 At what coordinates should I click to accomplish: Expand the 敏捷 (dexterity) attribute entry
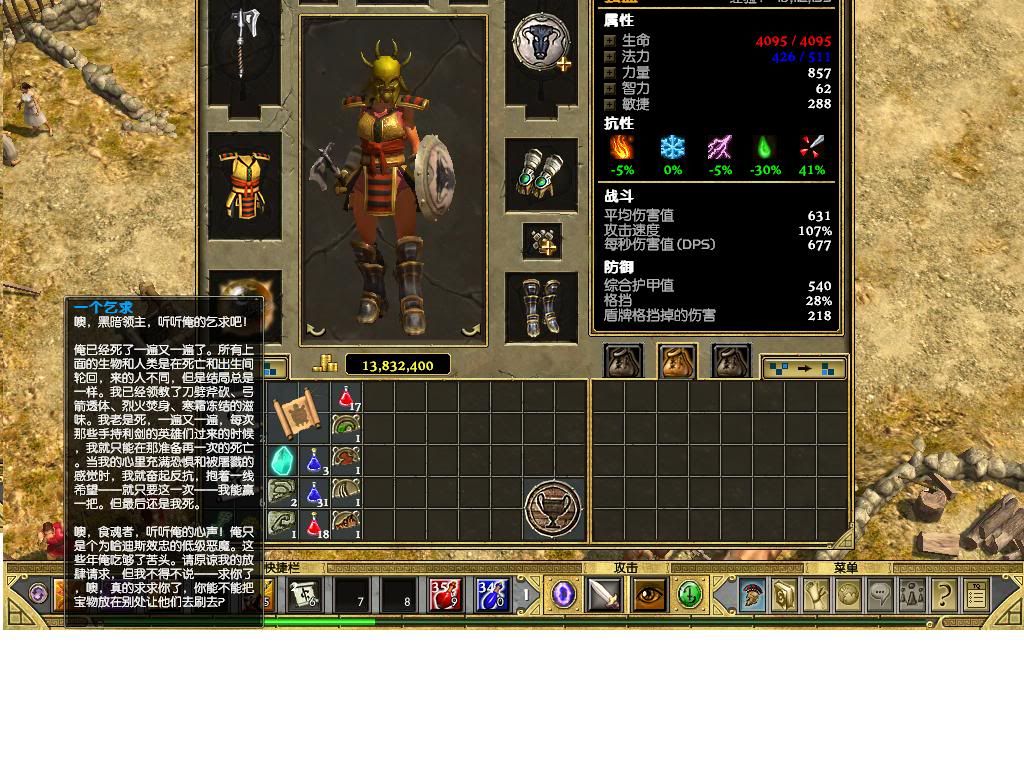(610, 104)
